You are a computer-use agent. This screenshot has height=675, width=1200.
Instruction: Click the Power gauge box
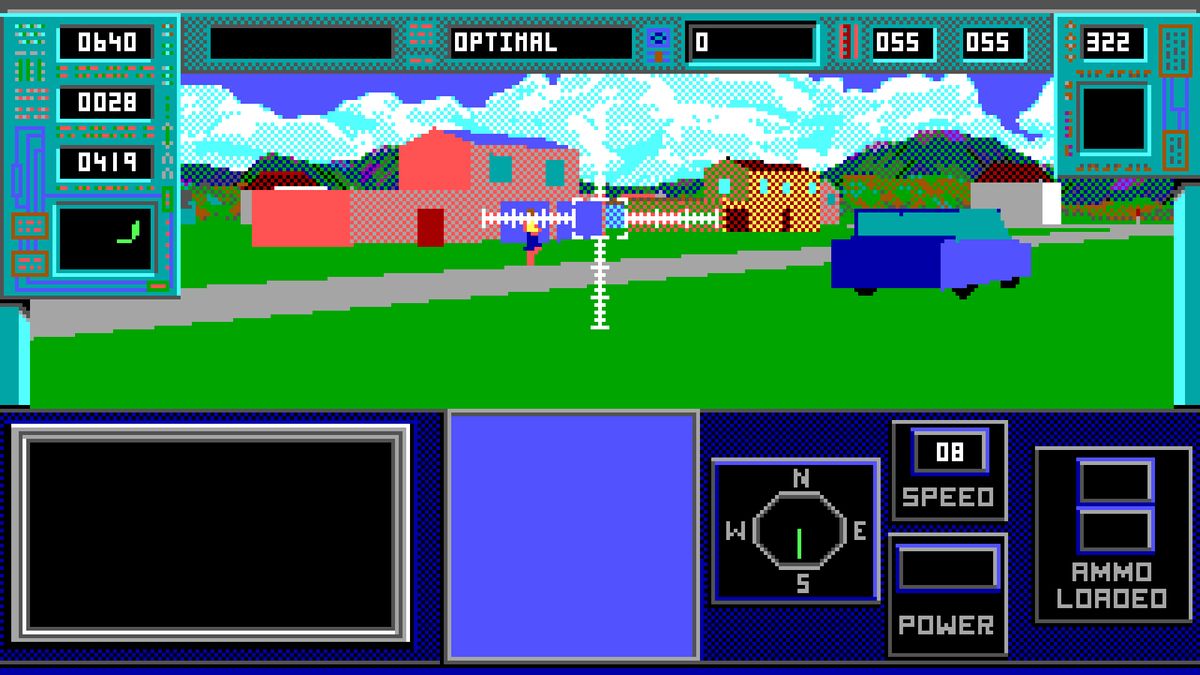(x=947, y=569)
